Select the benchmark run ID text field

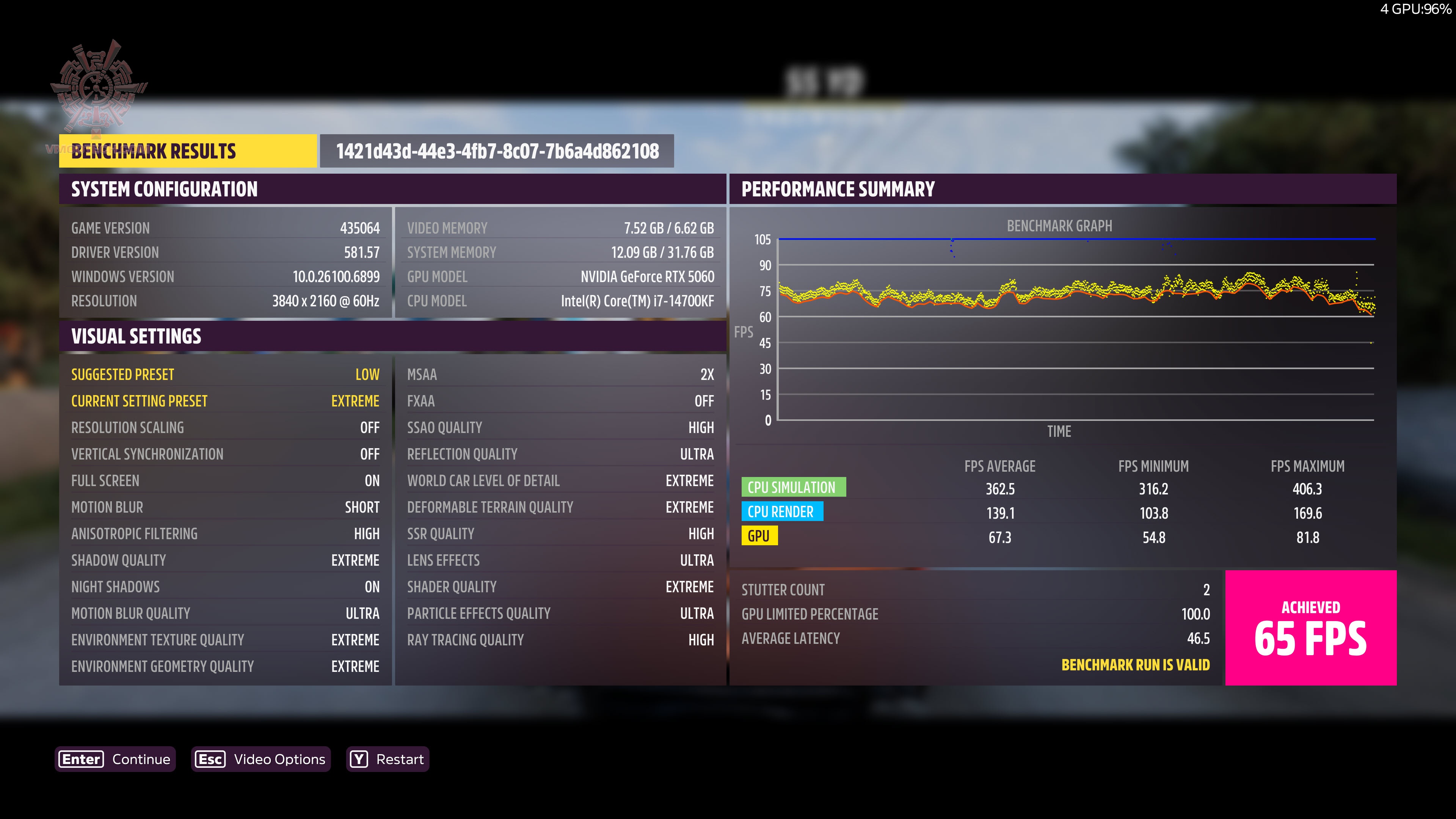point(496,151)
